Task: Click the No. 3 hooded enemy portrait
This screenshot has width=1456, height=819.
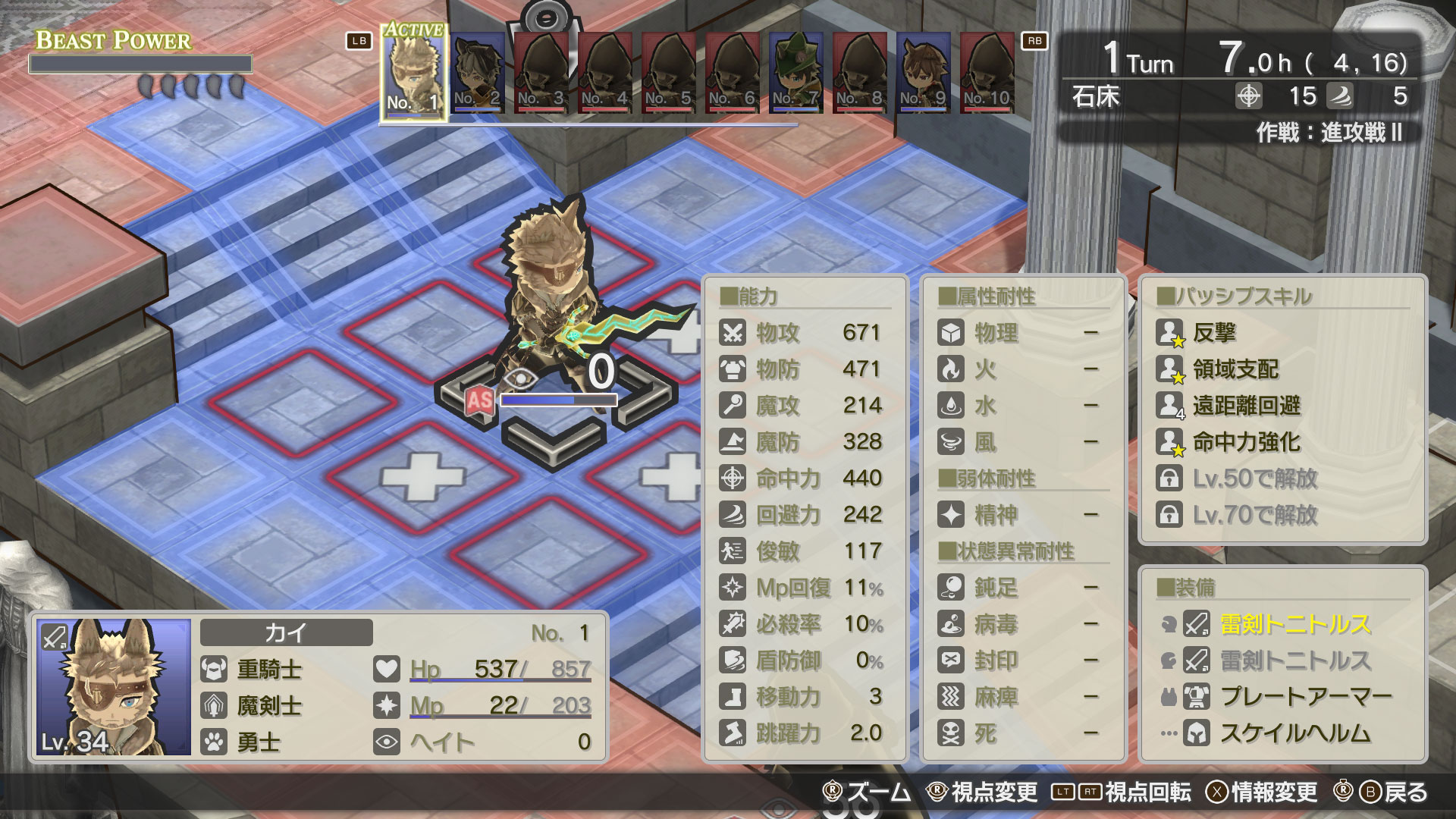Action: click(x=541, y=74)
